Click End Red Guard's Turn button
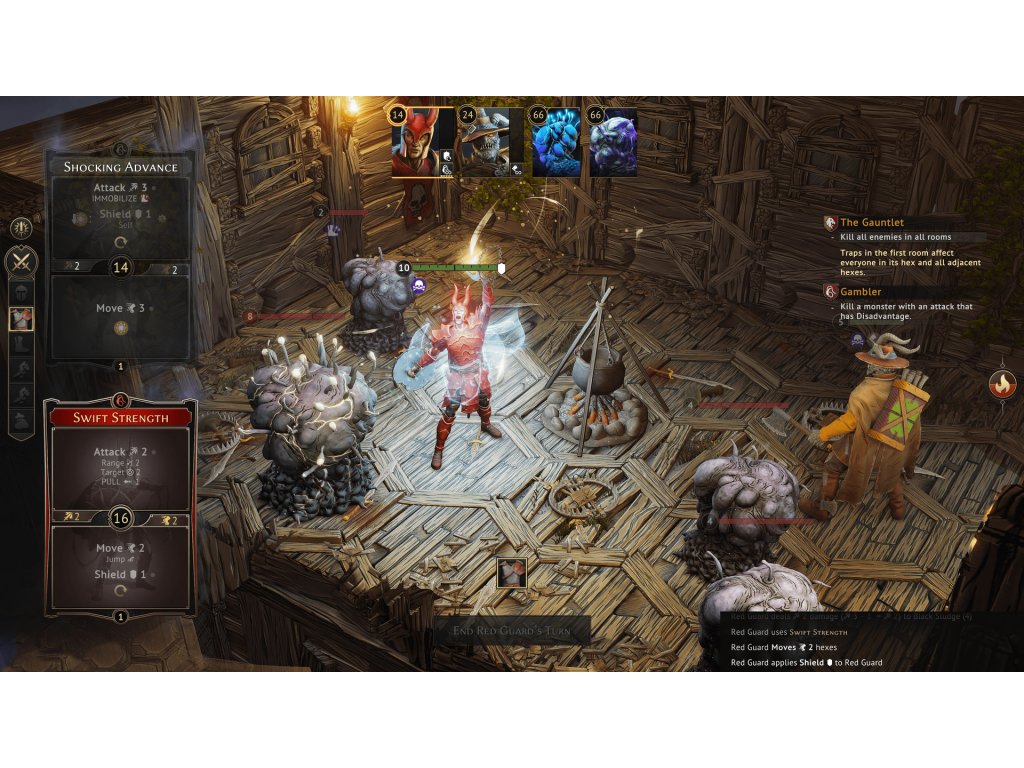This screenshot has width=1024, height=768. coord(512,630)
